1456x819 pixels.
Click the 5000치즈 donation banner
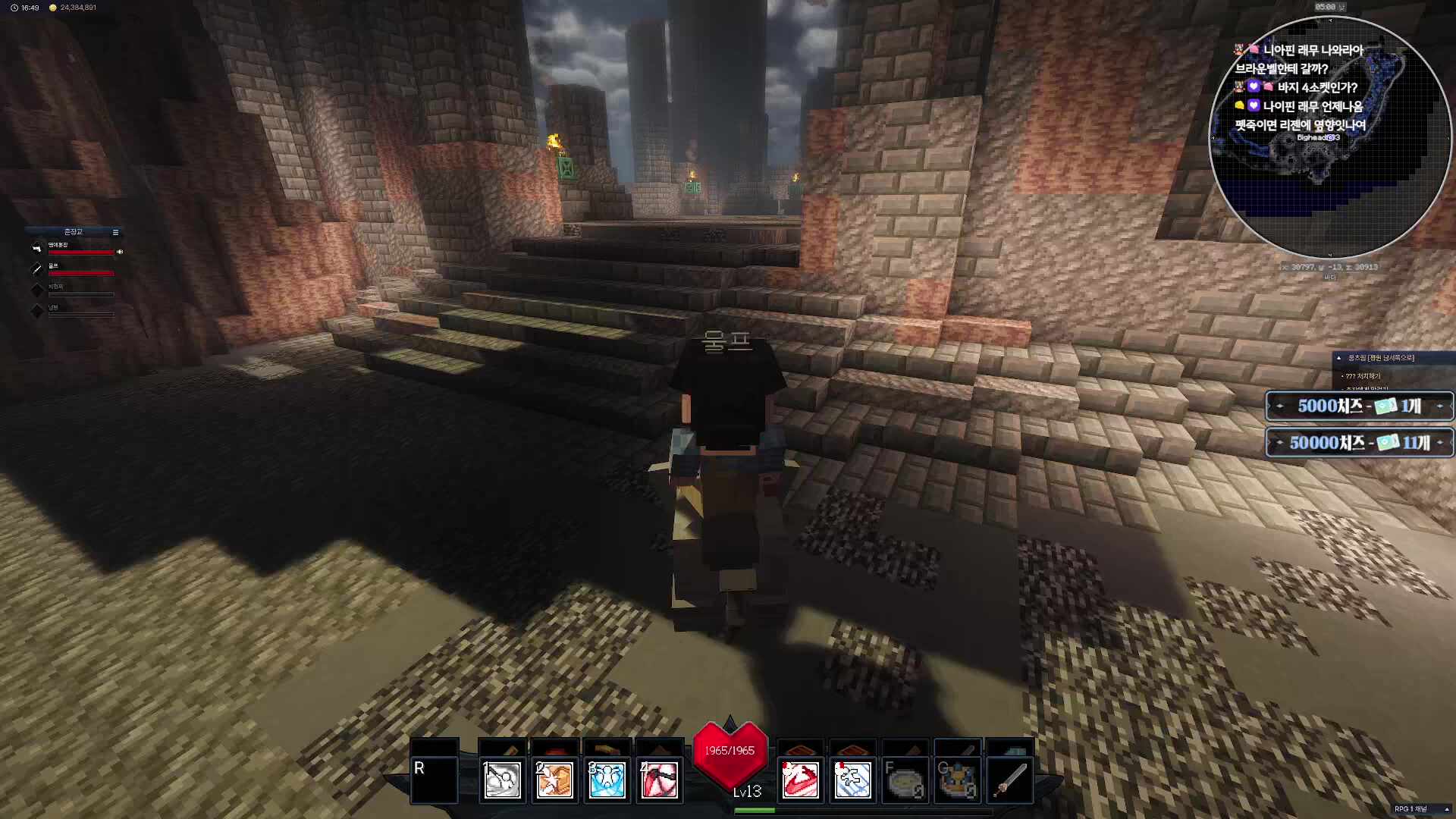(1359, 406)
